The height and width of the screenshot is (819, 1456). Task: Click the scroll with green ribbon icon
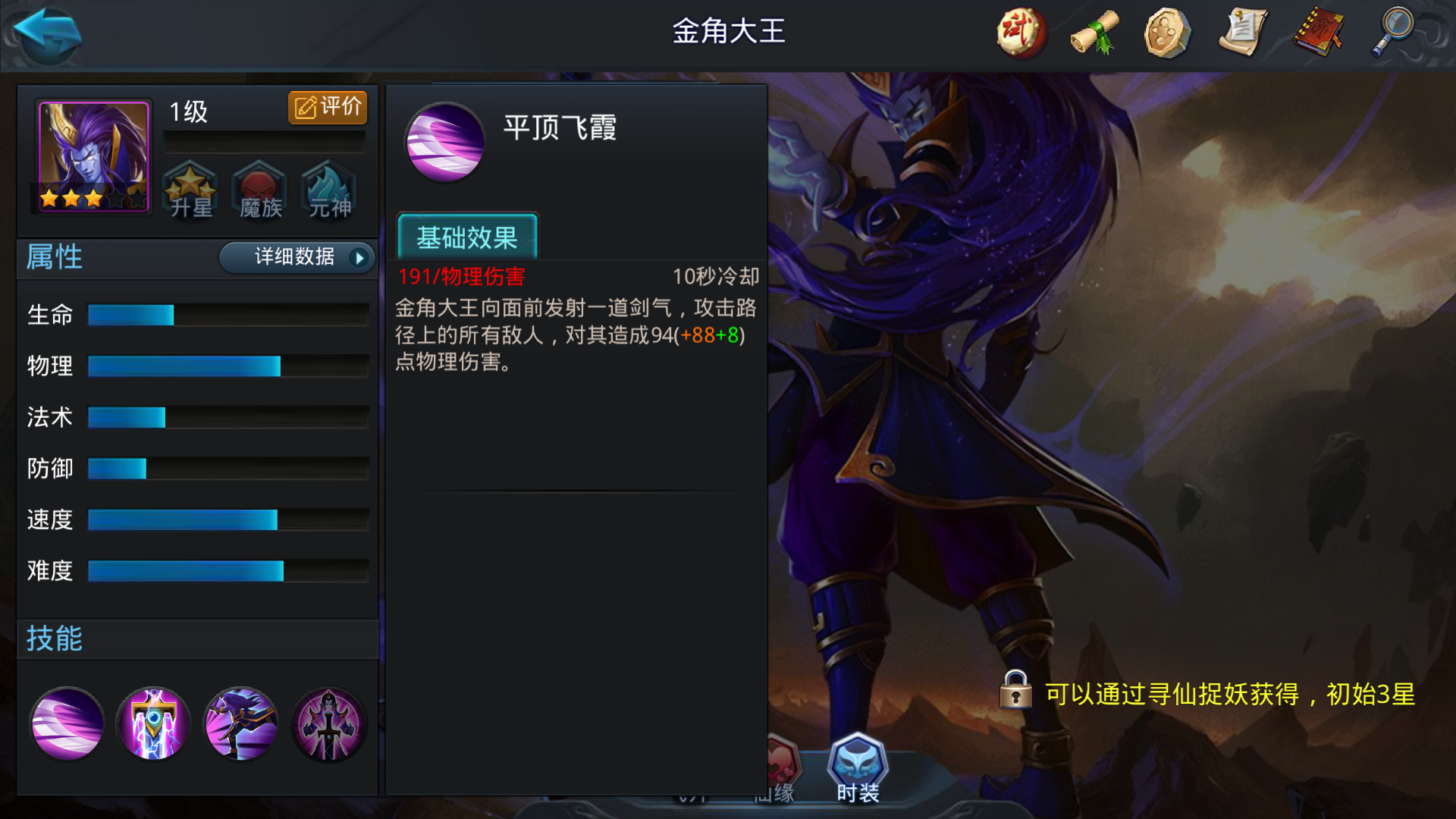click(x=1094, y=34)
